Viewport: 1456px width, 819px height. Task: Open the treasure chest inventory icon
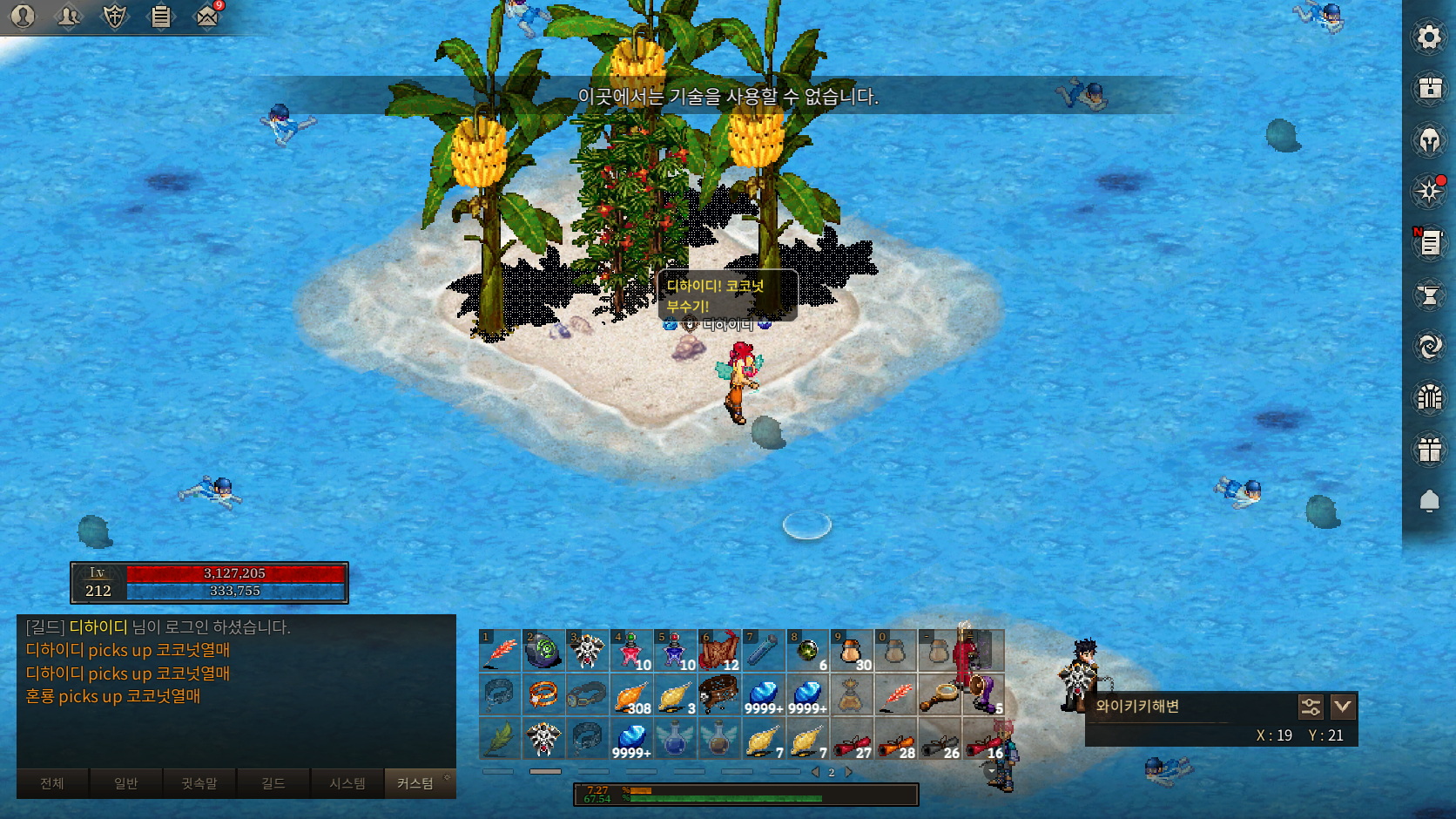click(x=1429, y=88)
